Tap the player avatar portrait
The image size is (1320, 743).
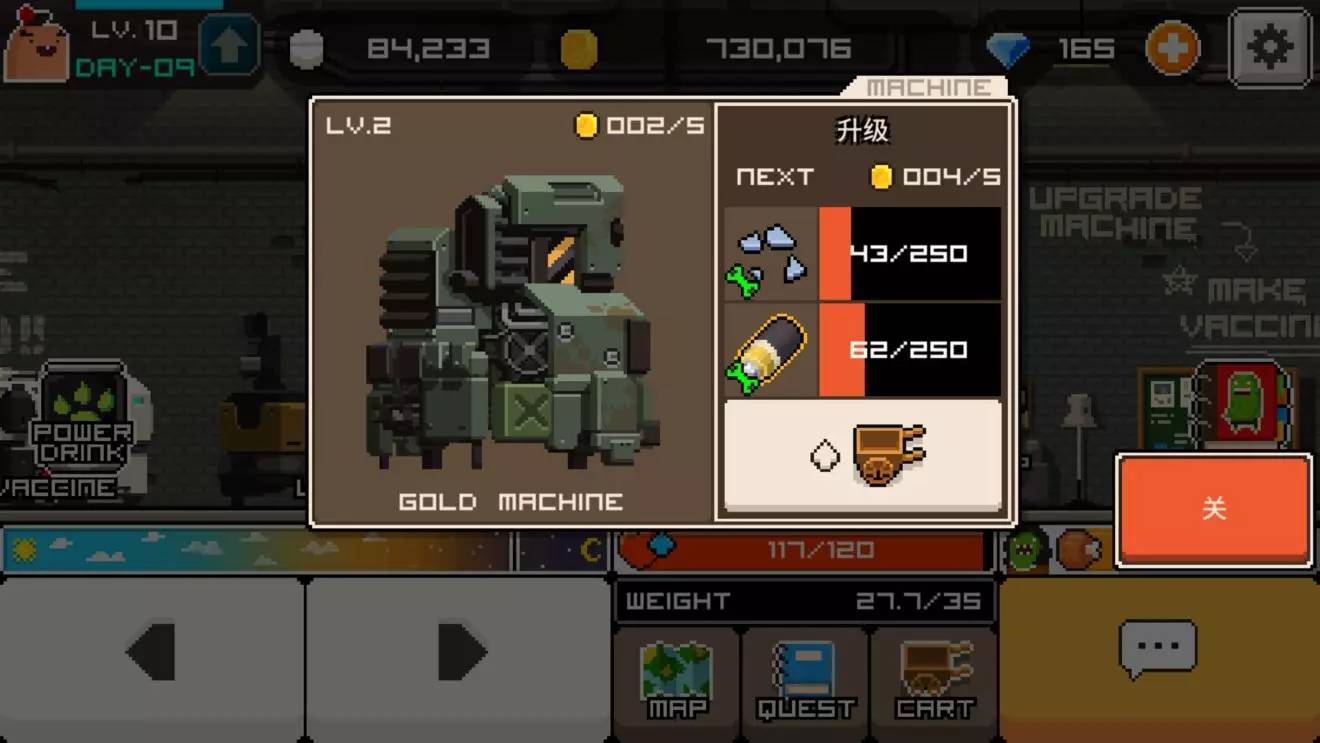click(37, 45)
